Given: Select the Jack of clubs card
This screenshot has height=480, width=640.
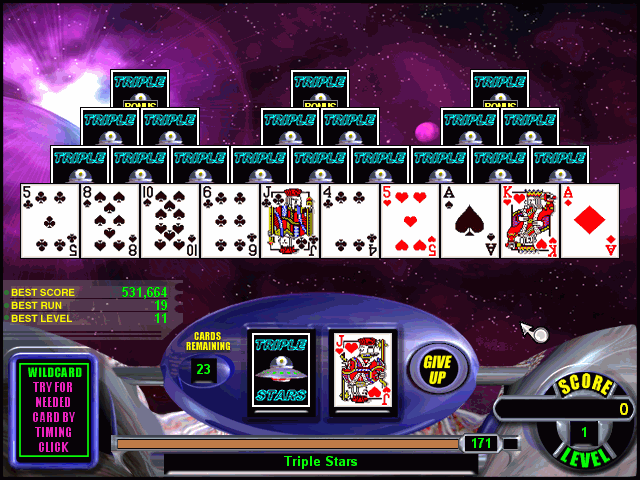Looking at the screenshot, I should [x=290, y=221].
